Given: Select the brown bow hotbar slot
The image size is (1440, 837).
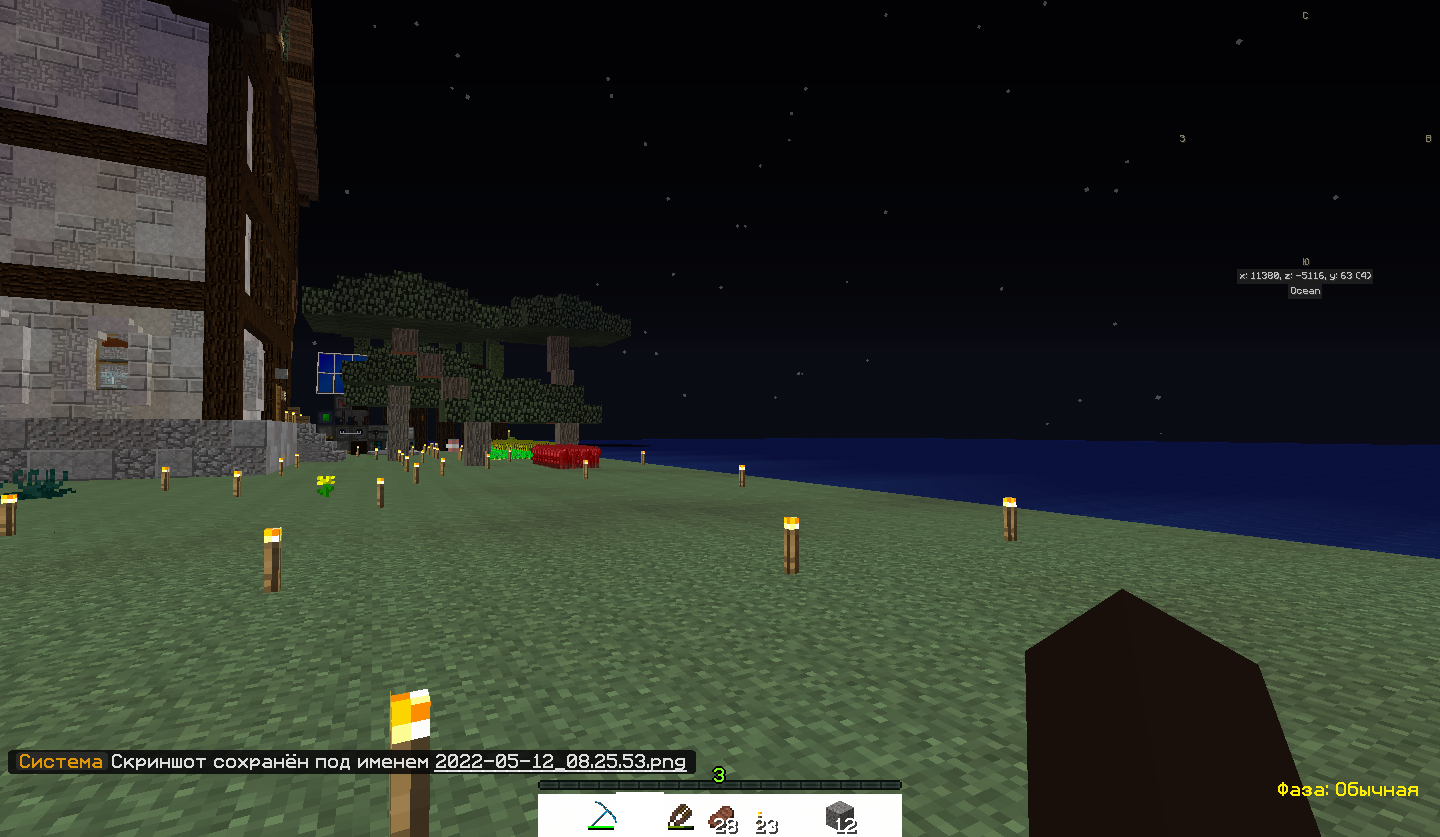Looking at the screenshot, I should click(x=681, y=817).
